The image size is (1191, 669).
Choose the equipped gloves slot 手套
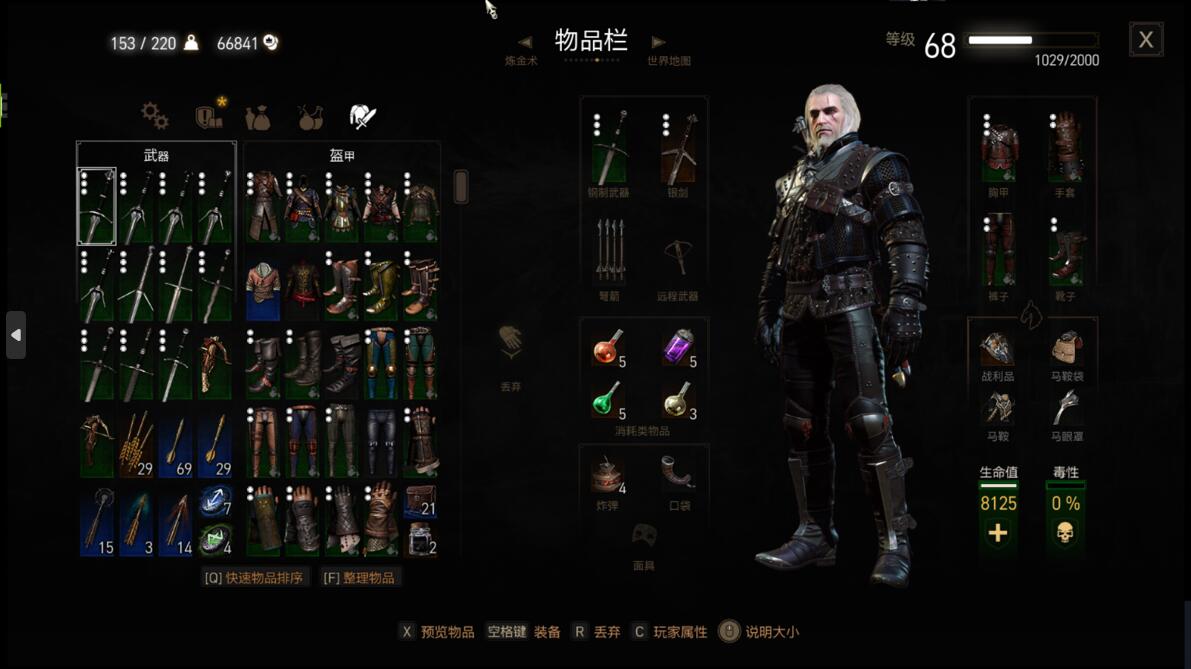1065,148
